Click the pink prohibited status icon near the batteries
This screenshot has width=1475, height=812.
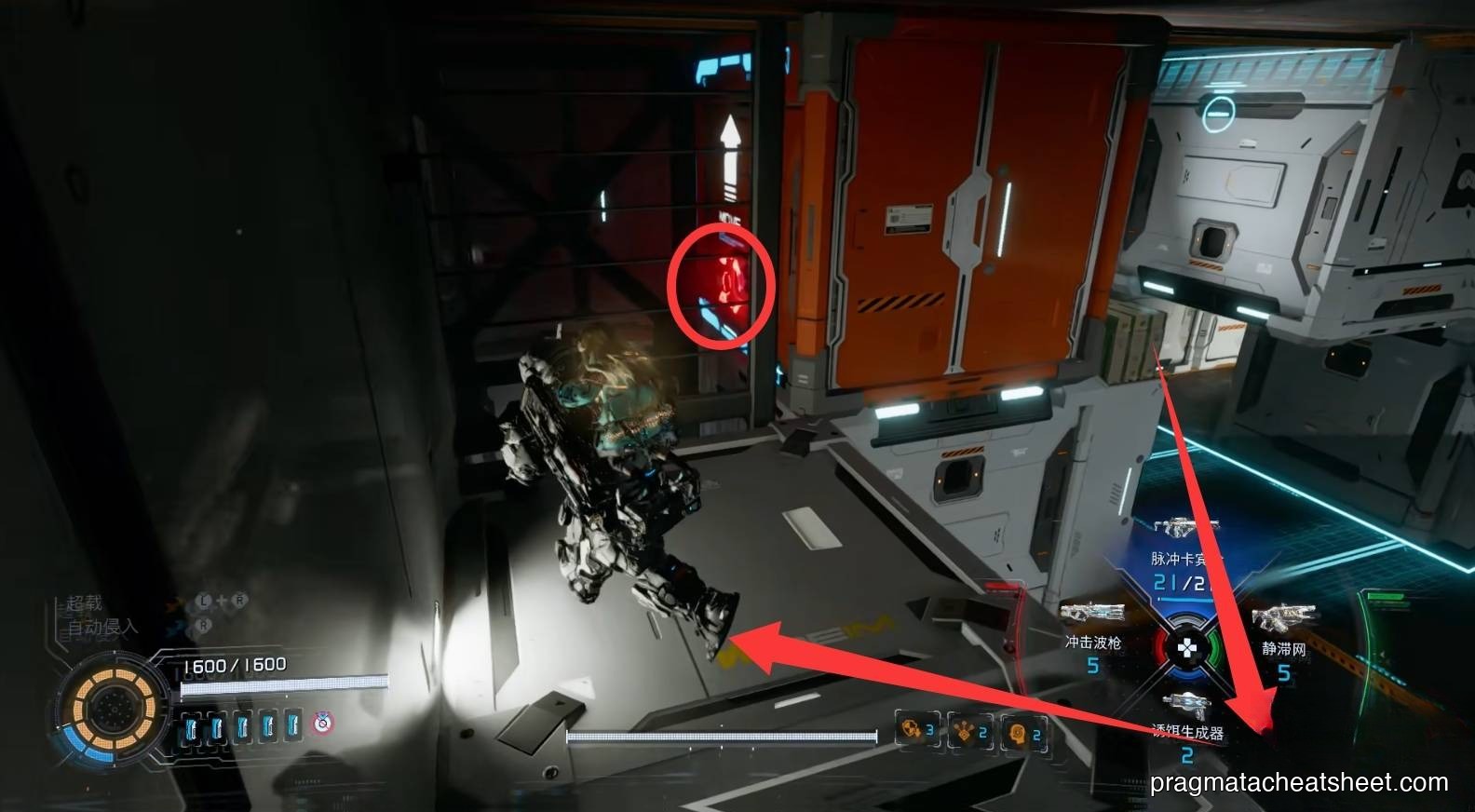tap(323, 724)
